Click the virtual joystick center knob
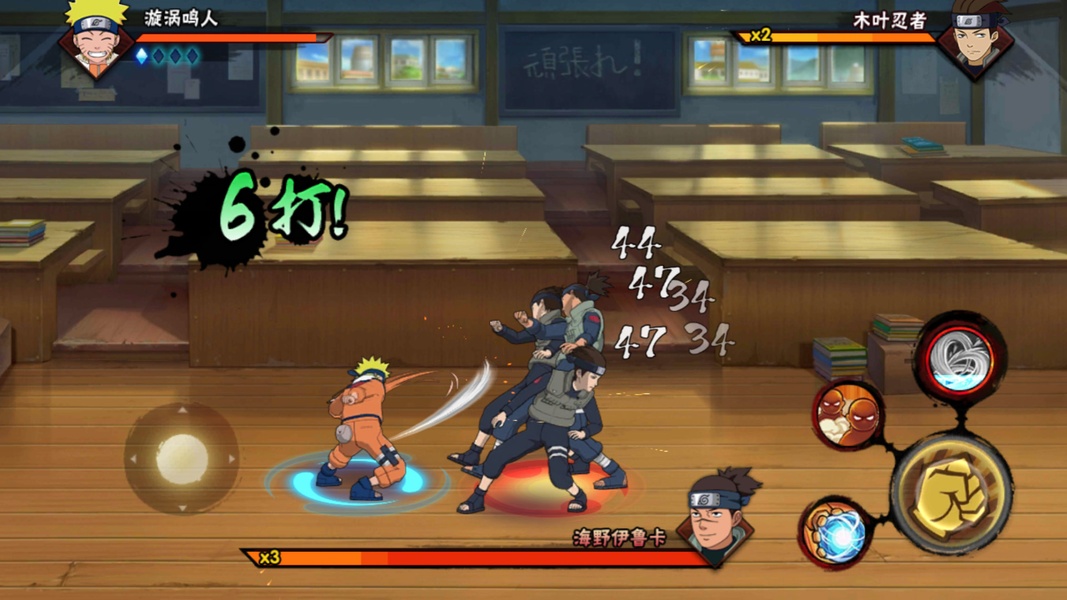Image resolution: width=1067 pixels, height=600 pixels. 182,459
